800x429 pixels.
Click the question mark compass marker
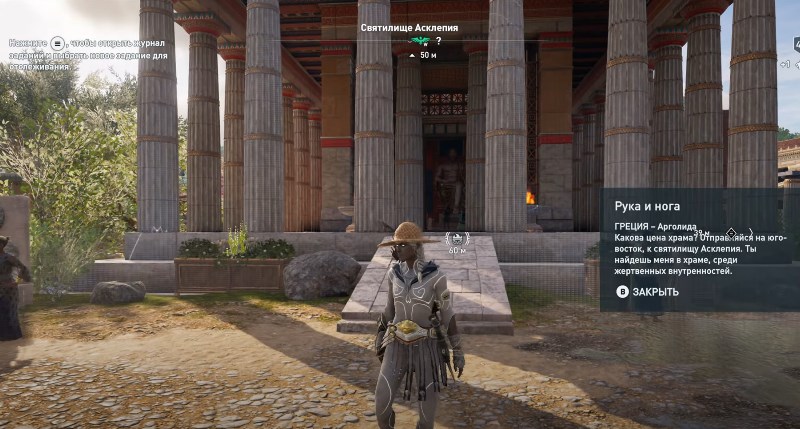(x=438, y=41)
